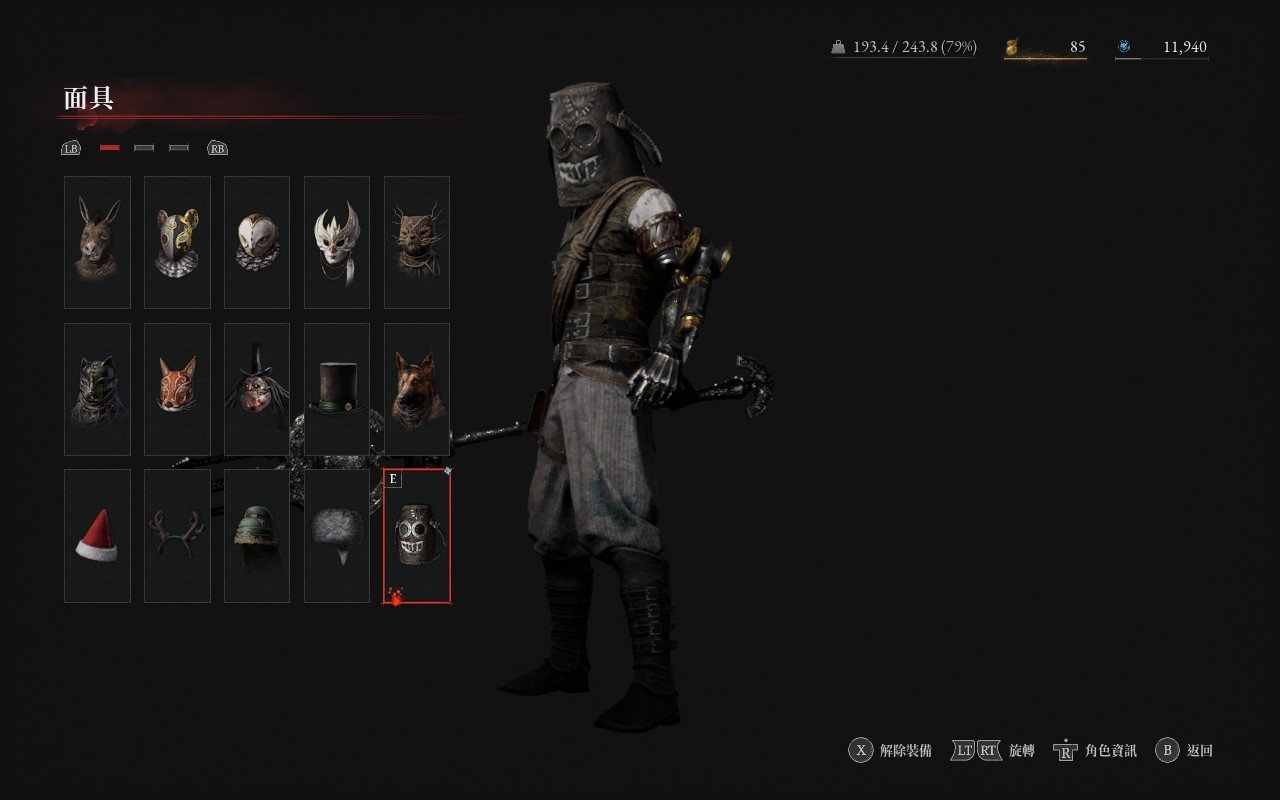Choose the green veiled cap
The height and width of the screenshot is (800, 1280).
pyautogui.click(x=257, y=536)
